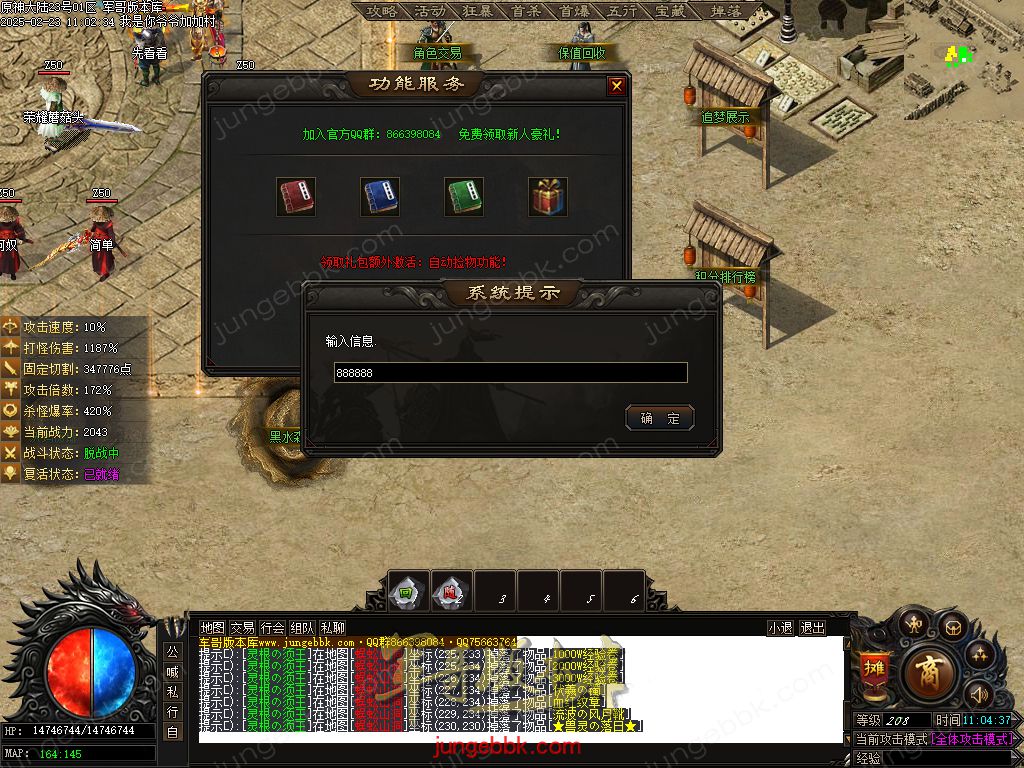Open the 攻略 guide menu
The height and width of the screenshot is (768, 1024).
click(x=381, y=11)
